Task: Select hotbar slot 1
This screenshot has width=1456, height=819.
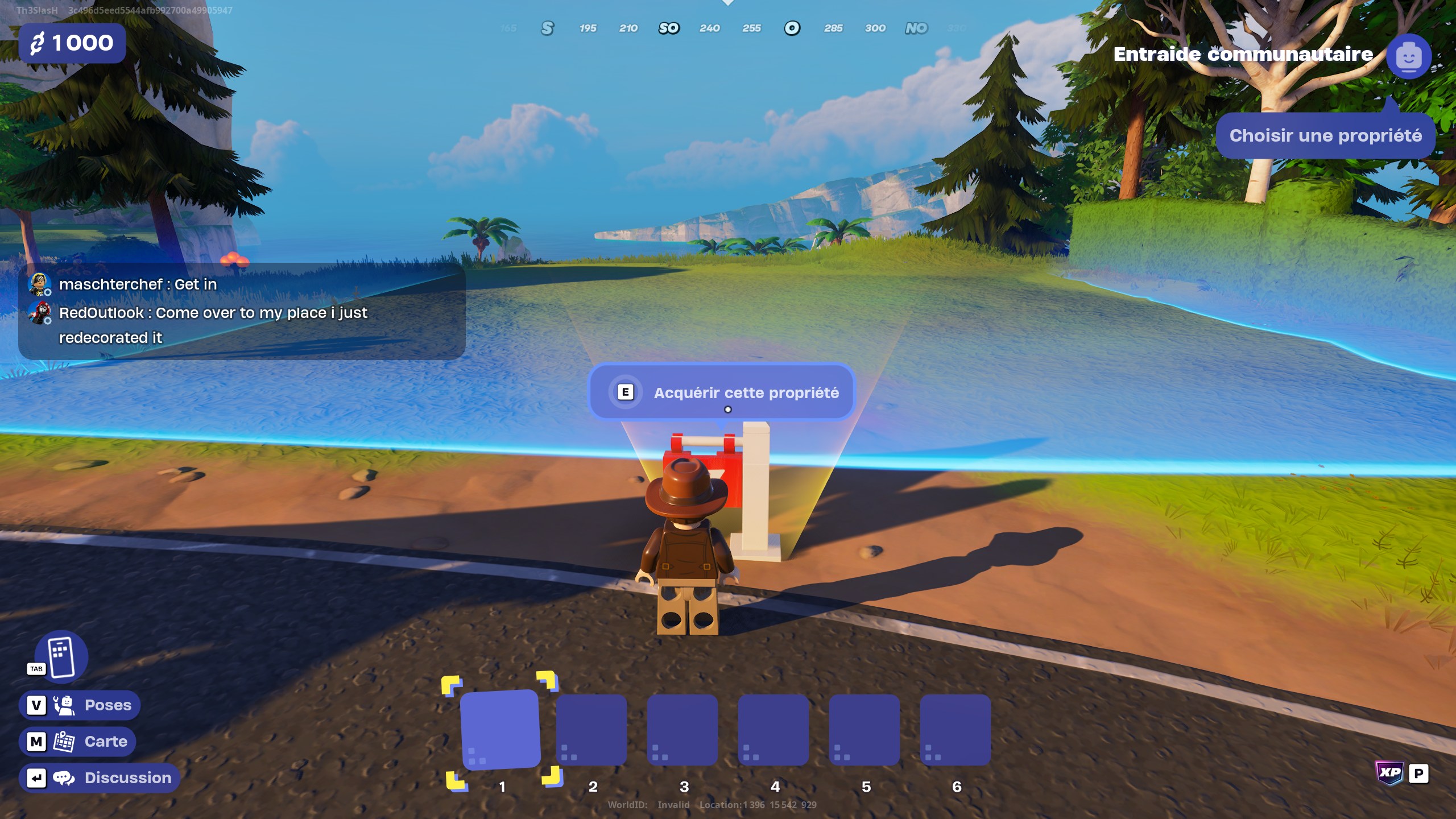Action: tap(501, 731)
